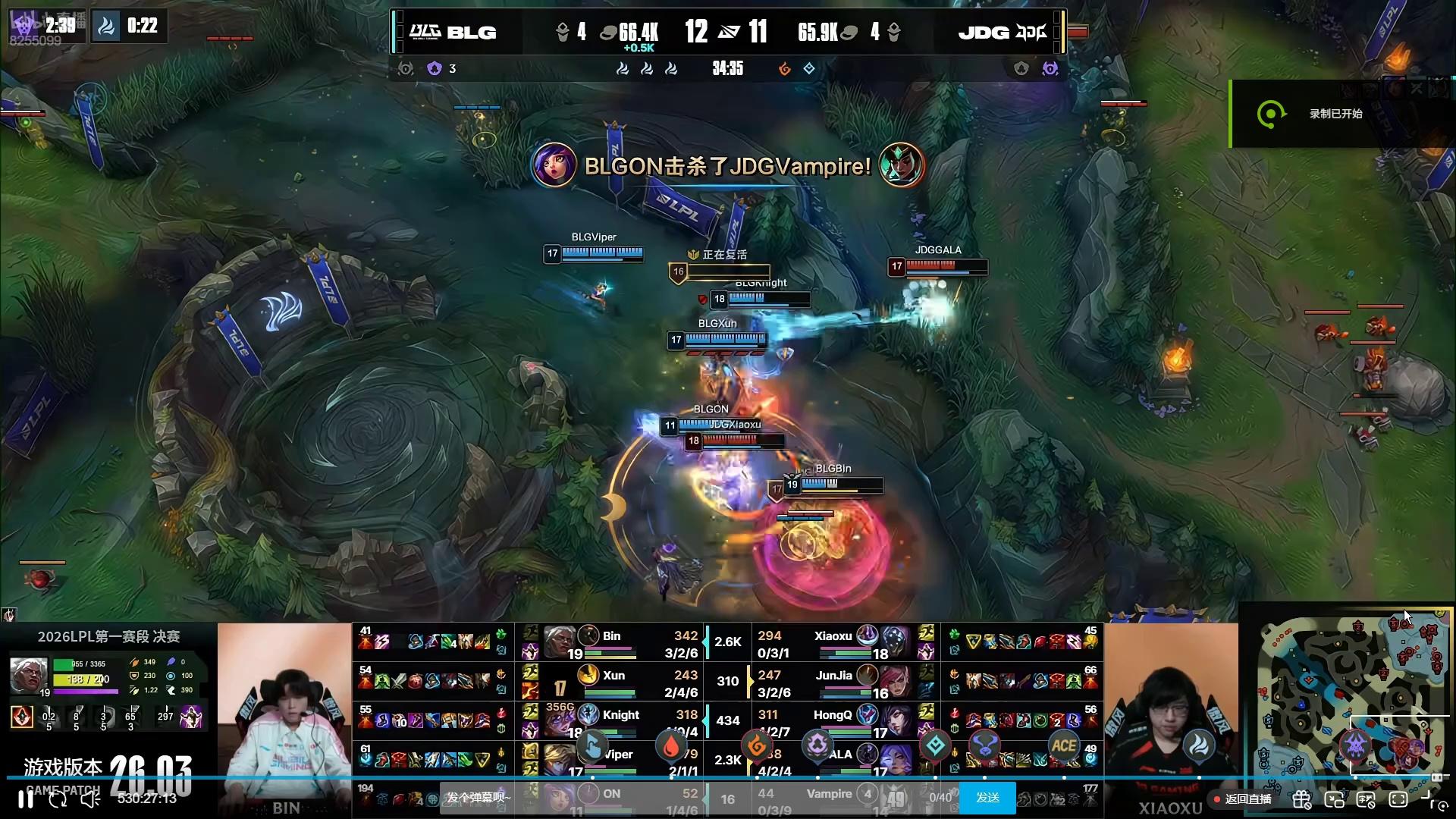Viewport: 1456px width, 819px height.
Task: Send the comment with the blue 发送 button
Action: [987, 798]
